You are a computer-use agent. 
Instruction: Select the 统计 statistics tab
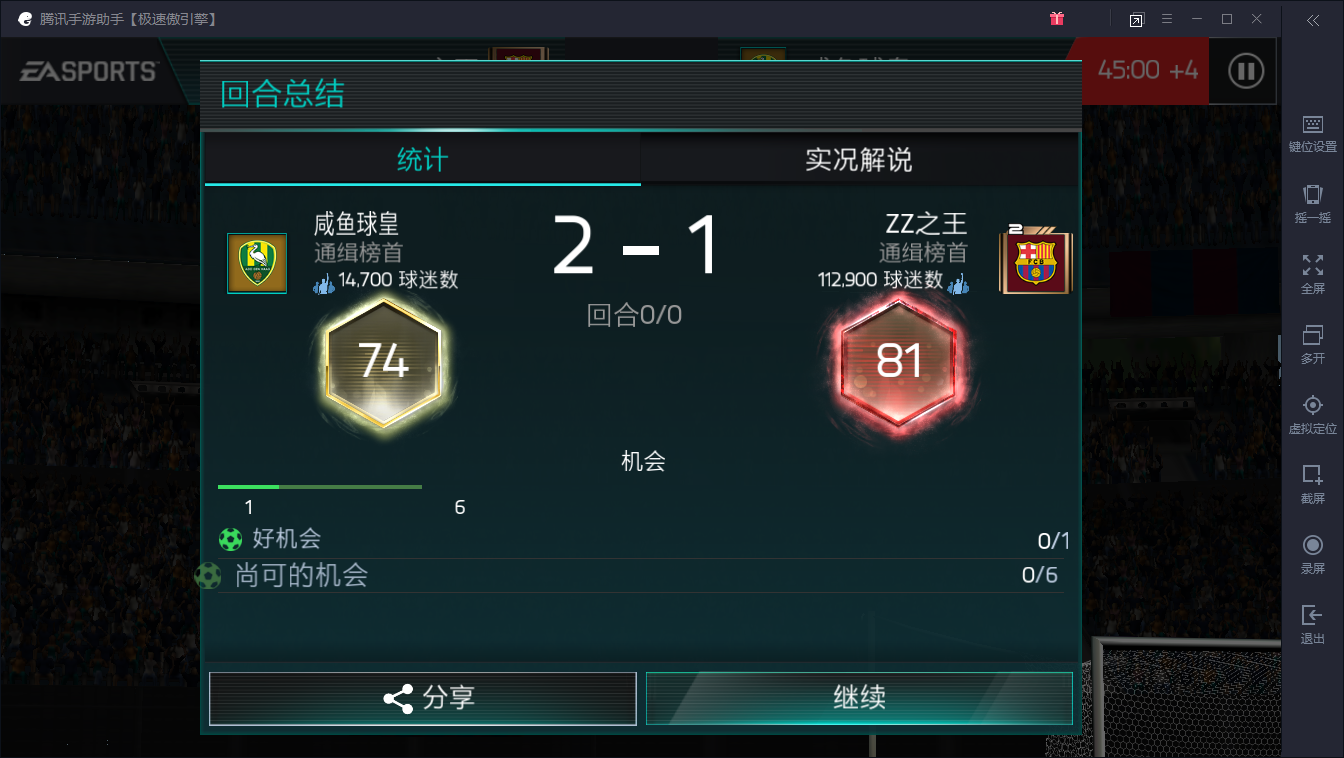tap(423, 159)
